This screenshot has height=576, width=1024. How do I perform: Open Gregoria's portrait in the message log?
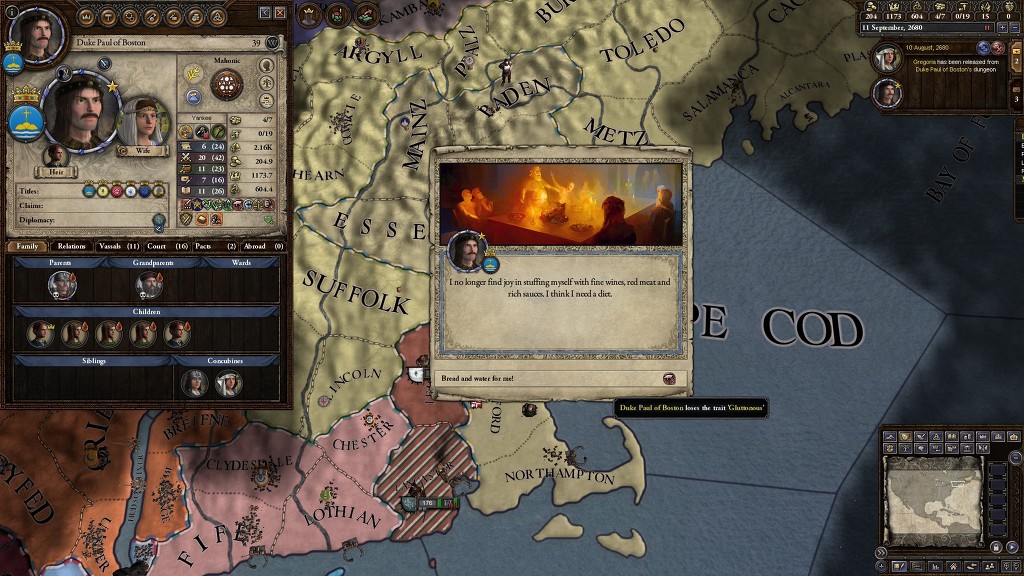[x=887, y=59]
